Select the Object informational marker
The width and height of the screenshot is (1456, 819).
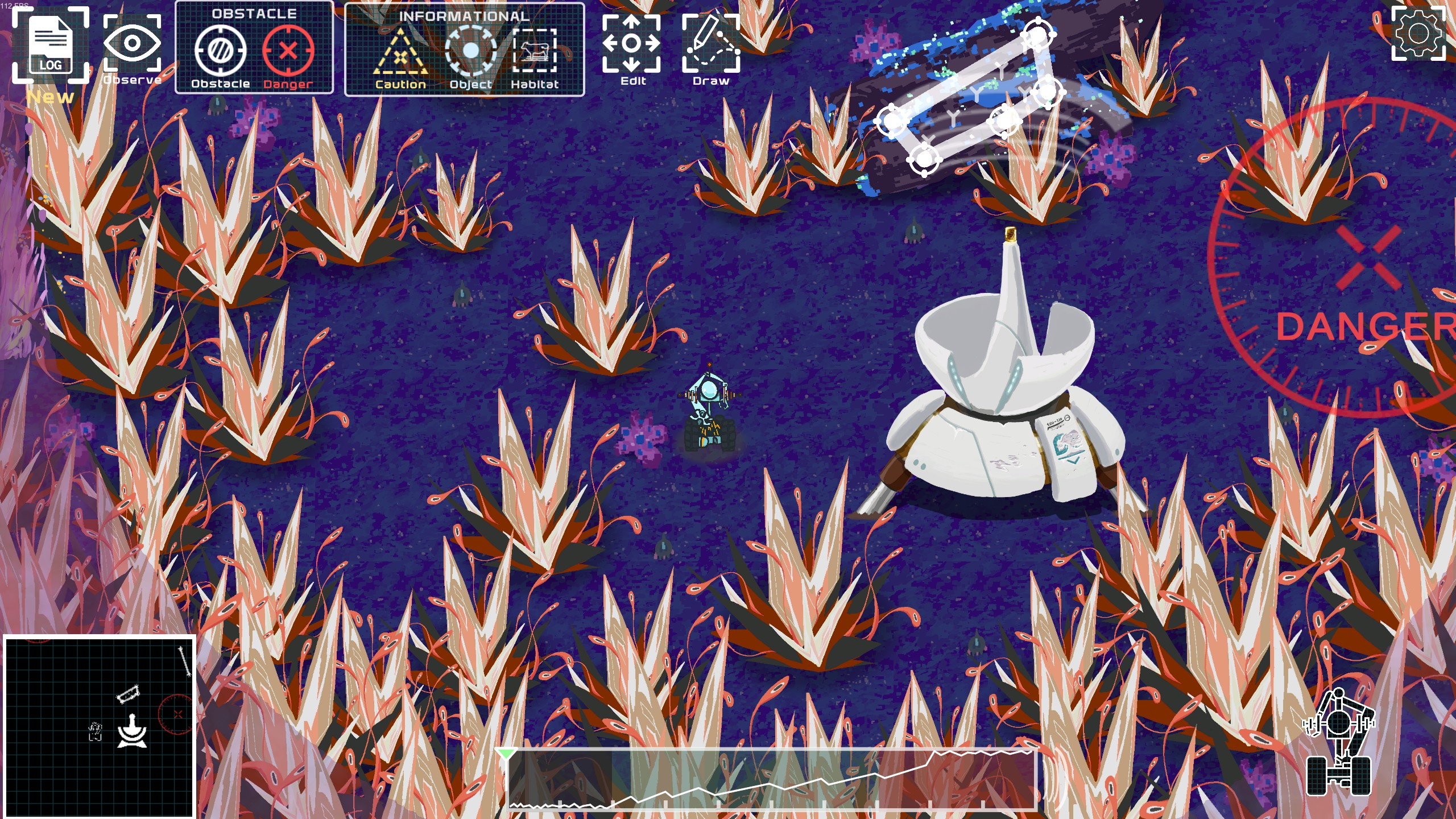(x=470, y=52)
